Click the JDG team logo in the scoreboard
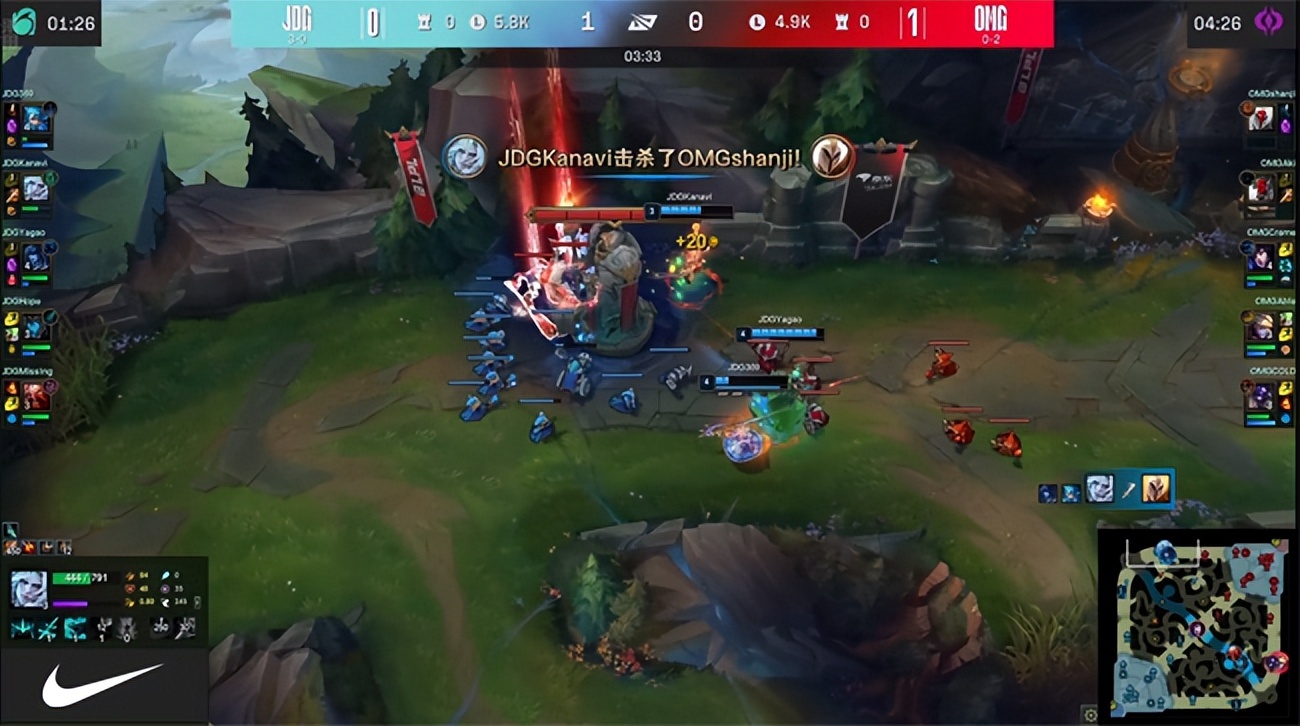Viewport: 1300px width, 726px height. click(297, 20)
